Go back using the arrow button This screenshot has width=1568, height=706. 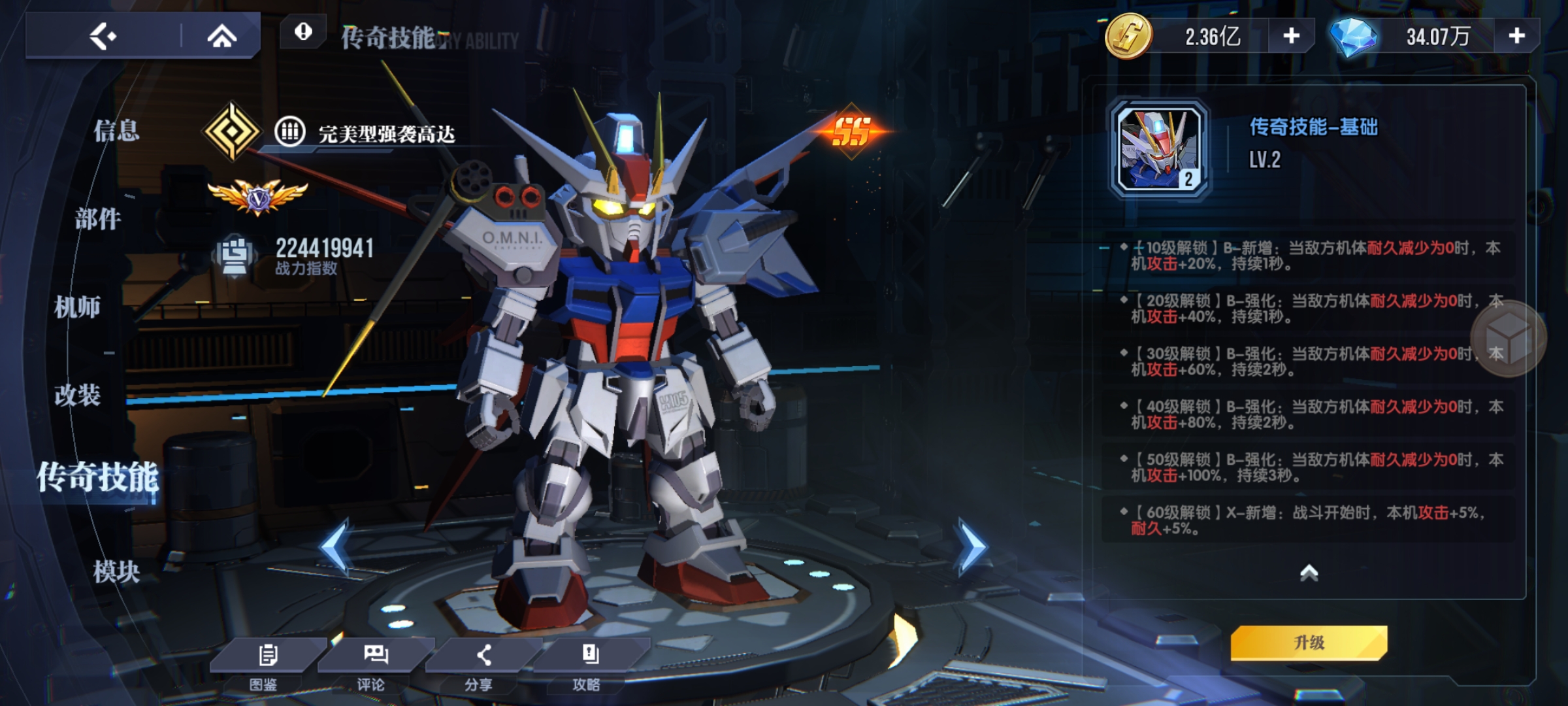103,36
